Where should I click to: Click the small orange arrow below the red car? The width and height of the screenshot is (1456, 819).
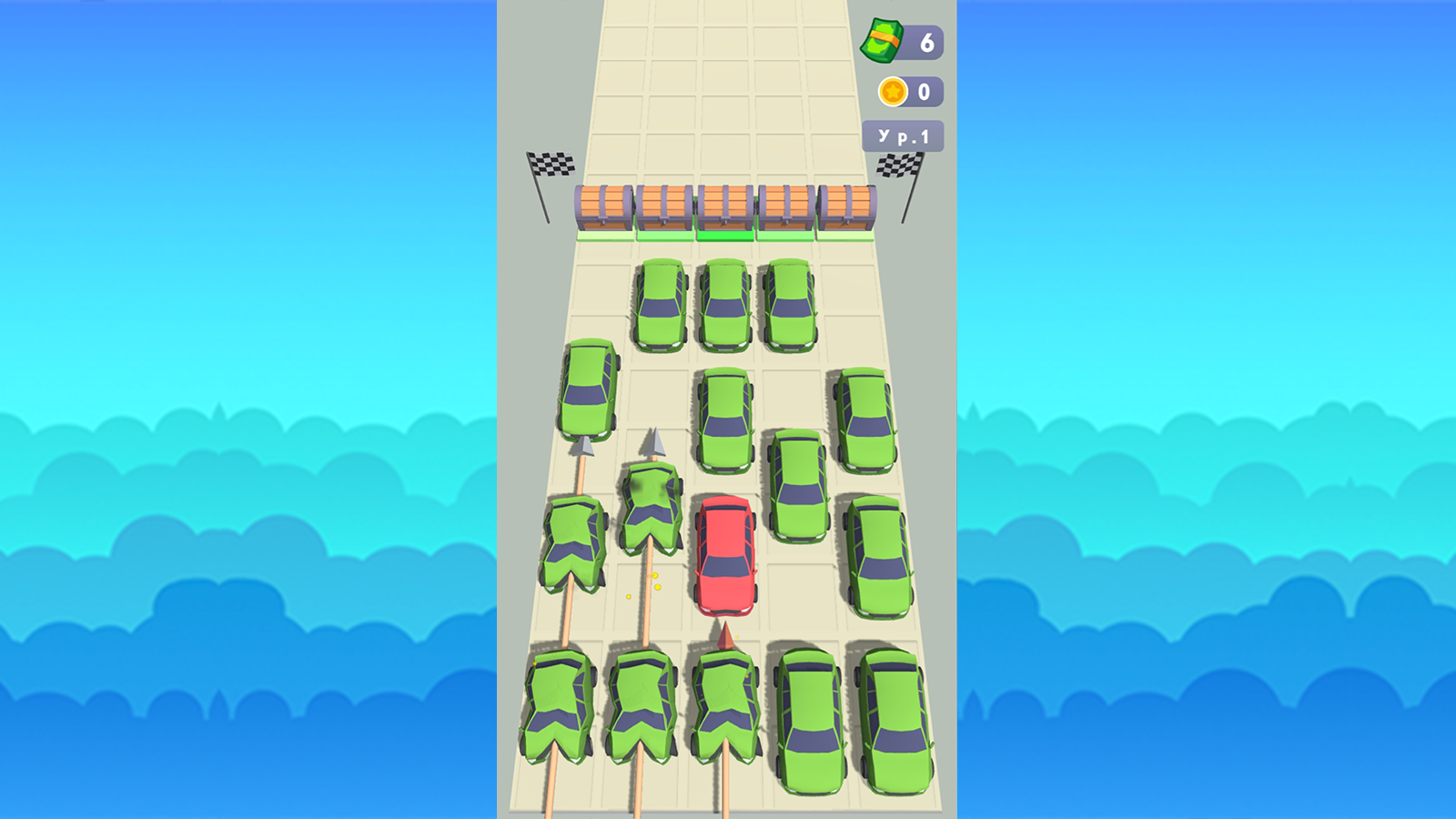point(724,634)
